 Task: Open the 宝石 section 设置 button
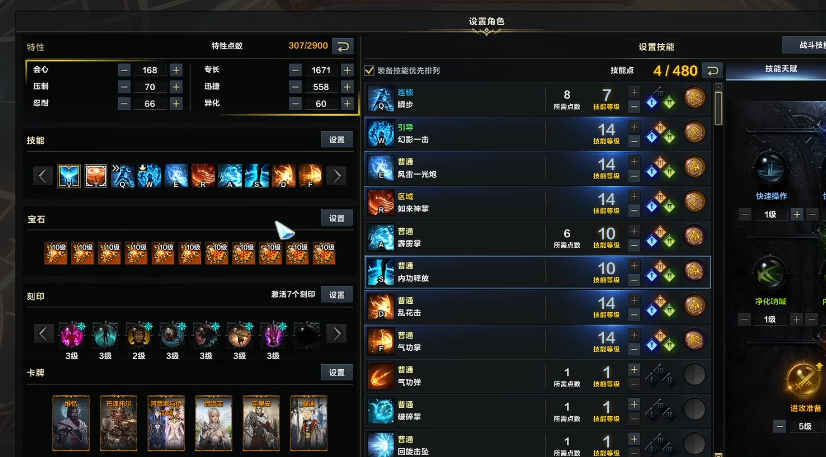tap(336, 218)
